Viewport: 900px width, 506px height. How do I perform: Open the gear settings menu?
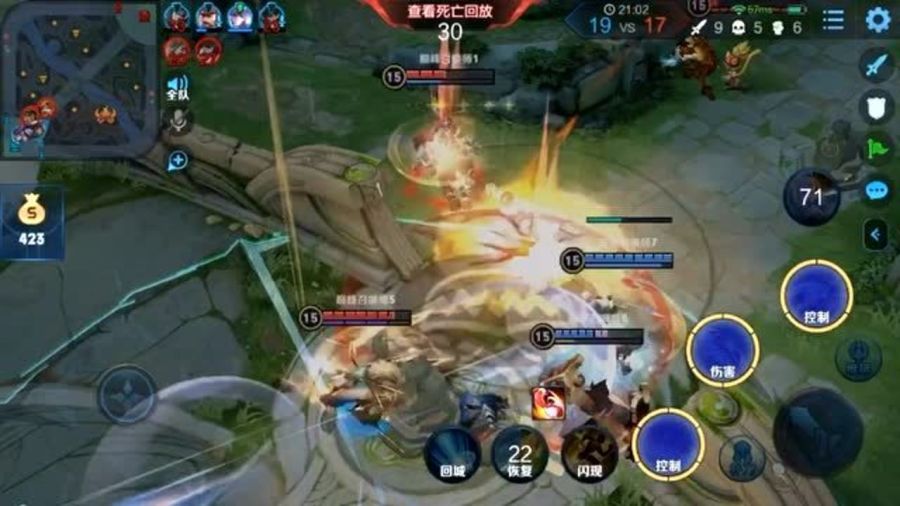point(878,19)
